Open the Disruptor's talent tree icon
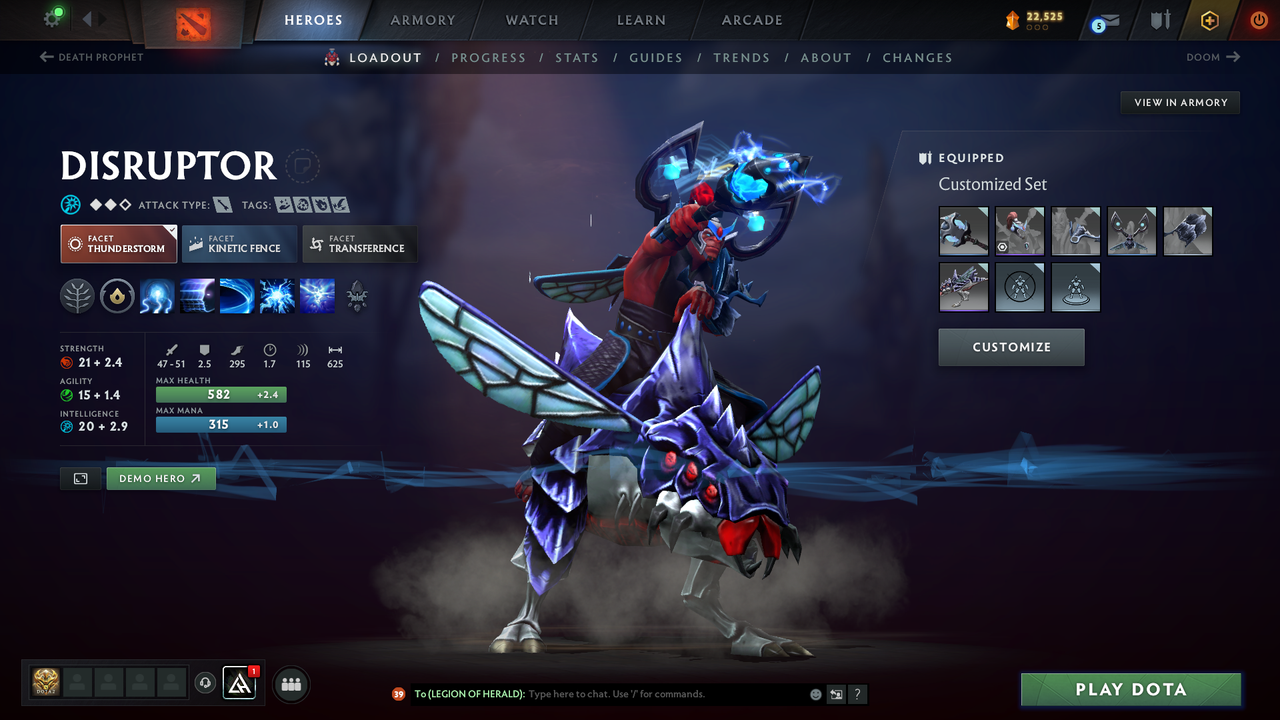Image resolution: width=1280 pixels, height=720 pixels. point(78,296)
